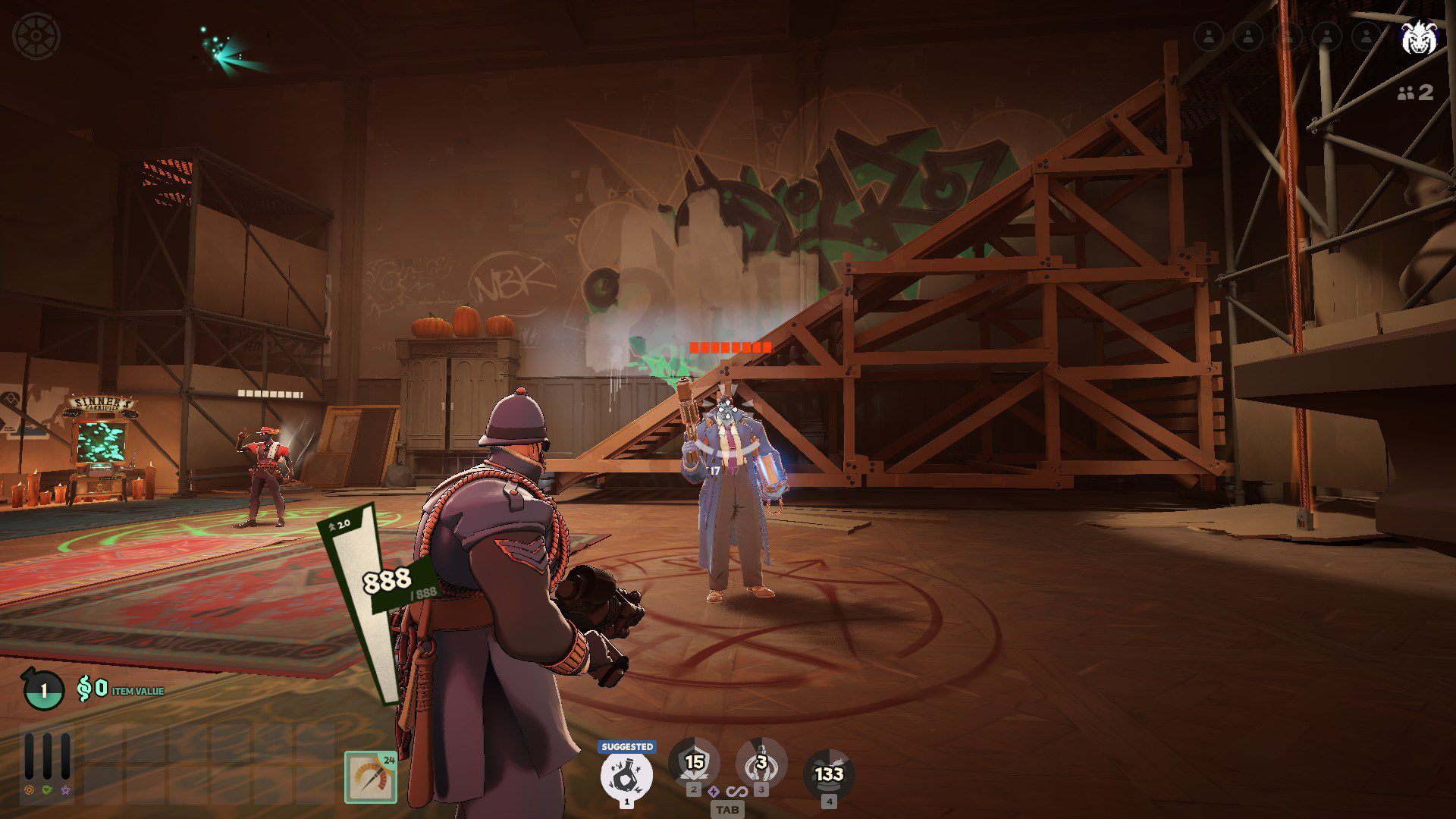Expand the ability wheel via the TAB prompt
Image resolution: width=1456 pixels, height=819 pixels.
click(x=728, y=810)
